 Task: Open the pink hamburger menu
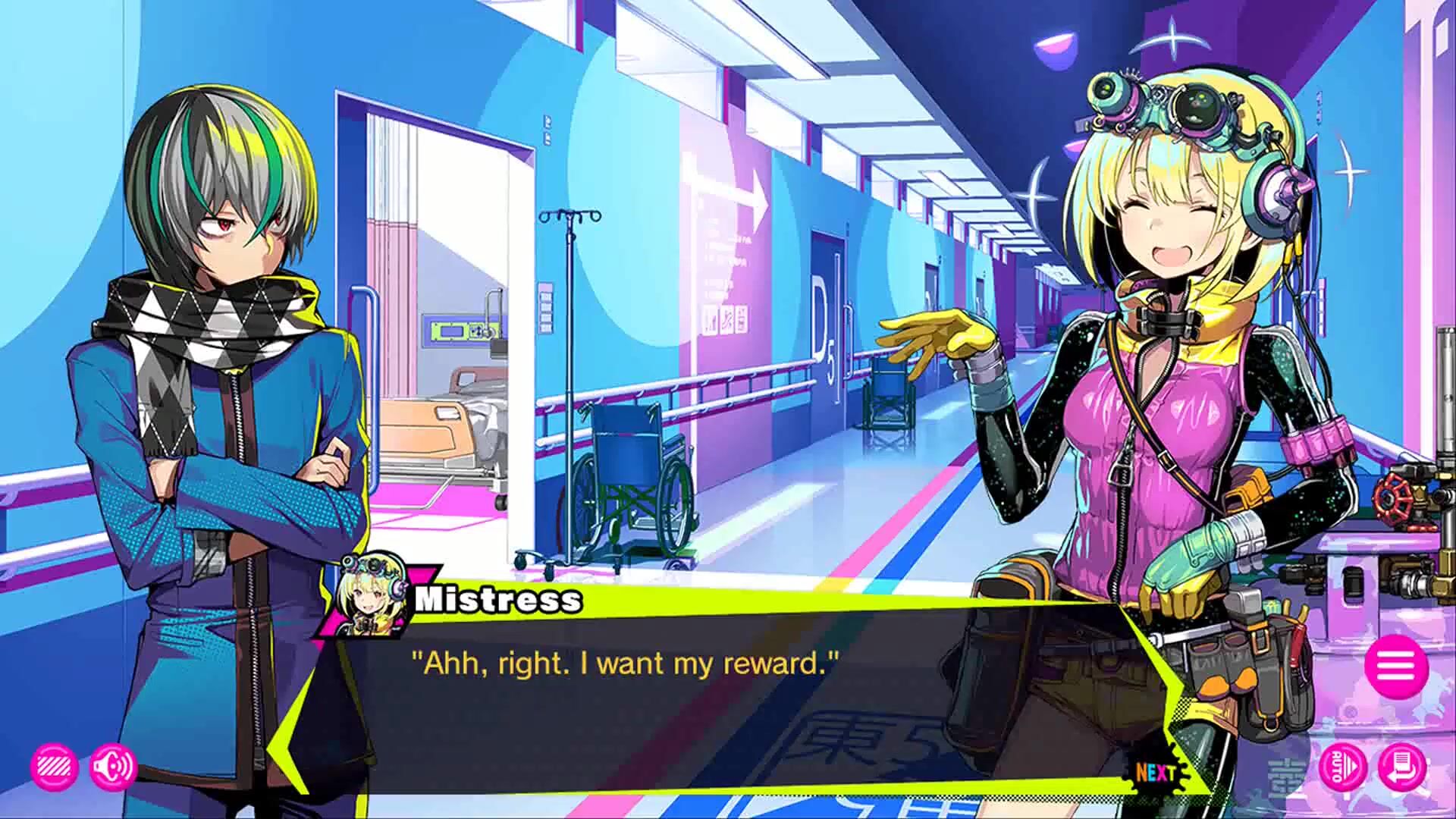[1396, 667]
